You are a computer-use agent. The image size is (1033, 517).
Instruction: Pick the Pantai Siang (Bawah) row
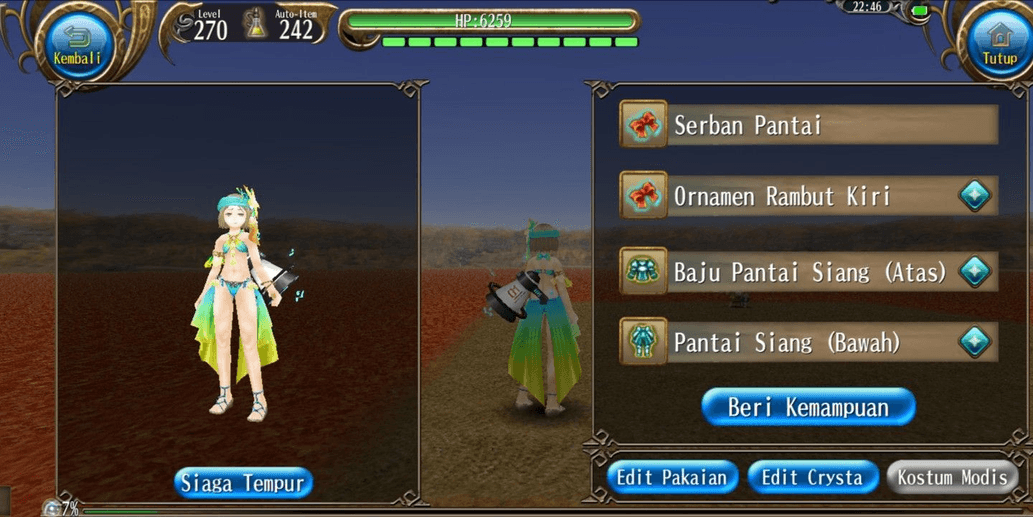pos(790,343)
